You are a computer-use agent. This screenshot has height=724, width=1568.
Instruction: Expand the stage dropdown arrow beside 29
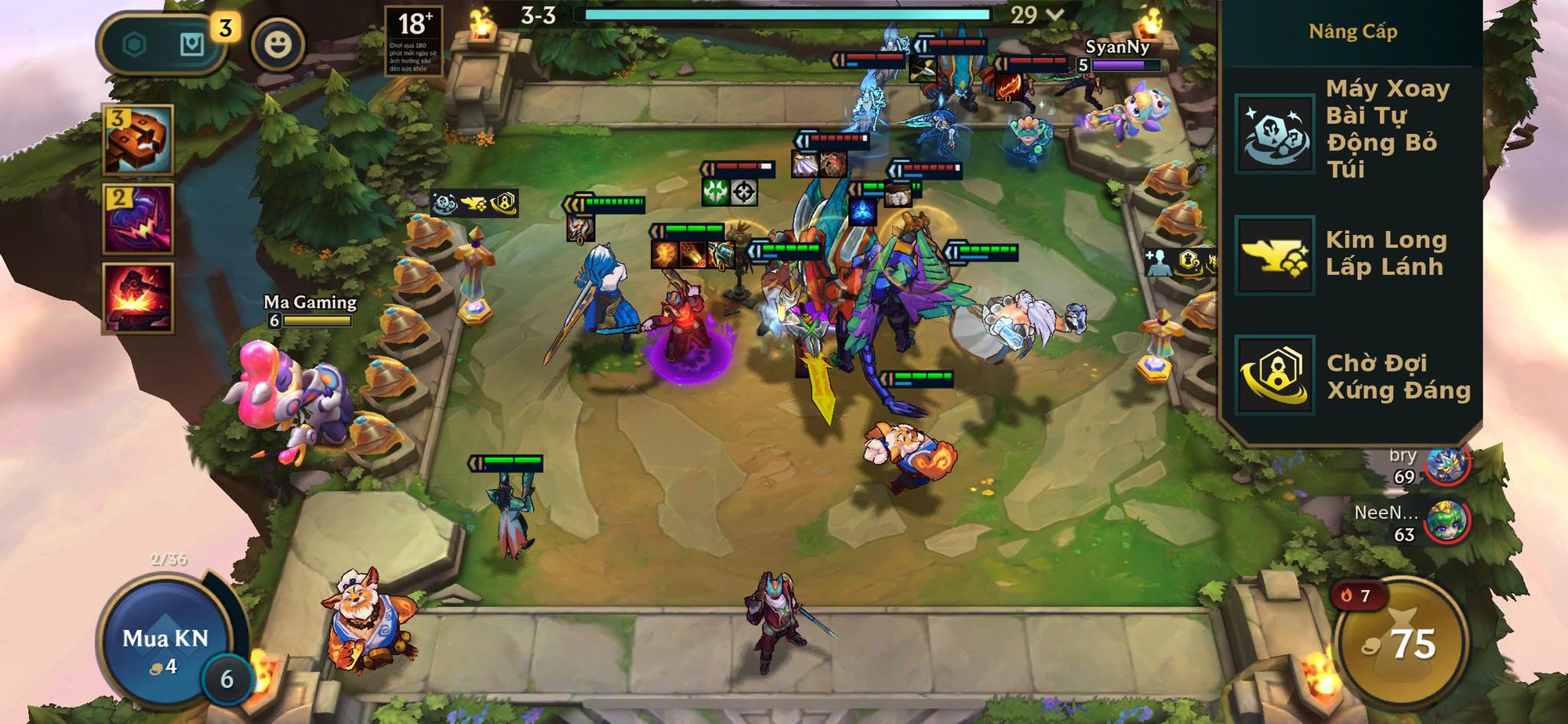(1055, 15)
